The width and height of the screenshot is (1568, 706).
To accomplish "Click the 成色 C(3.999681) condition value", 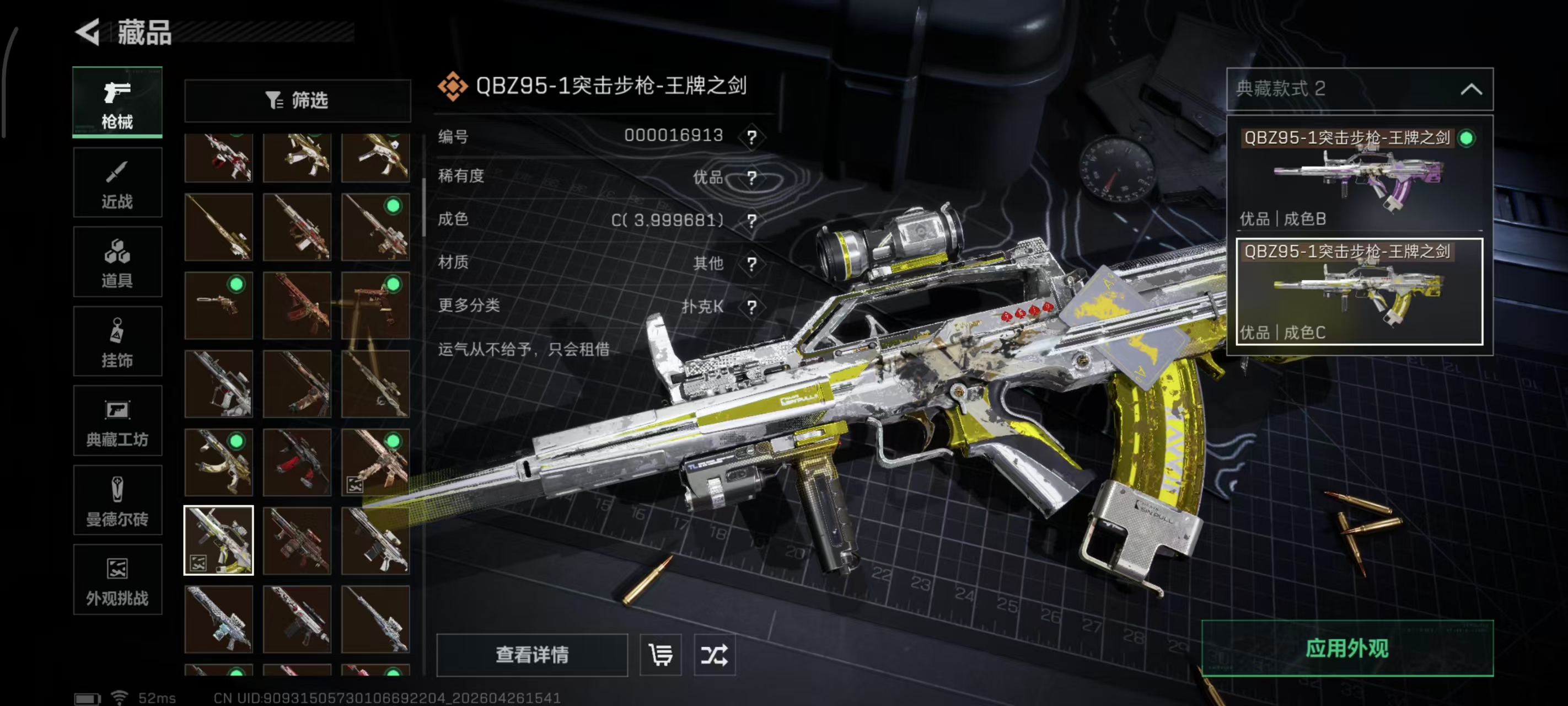I will point(668,221).
